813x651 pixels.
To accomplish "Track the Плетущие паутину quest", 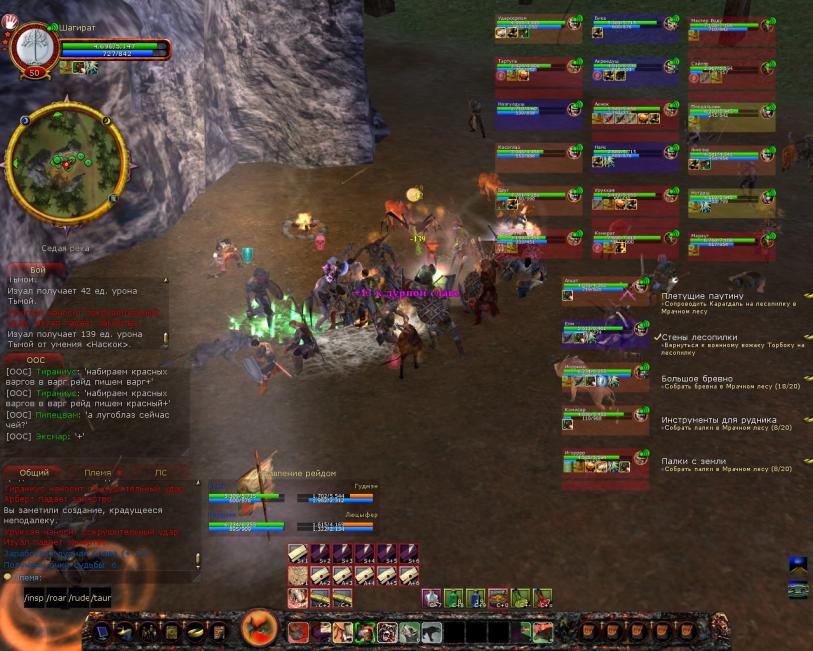I will 702,296.
